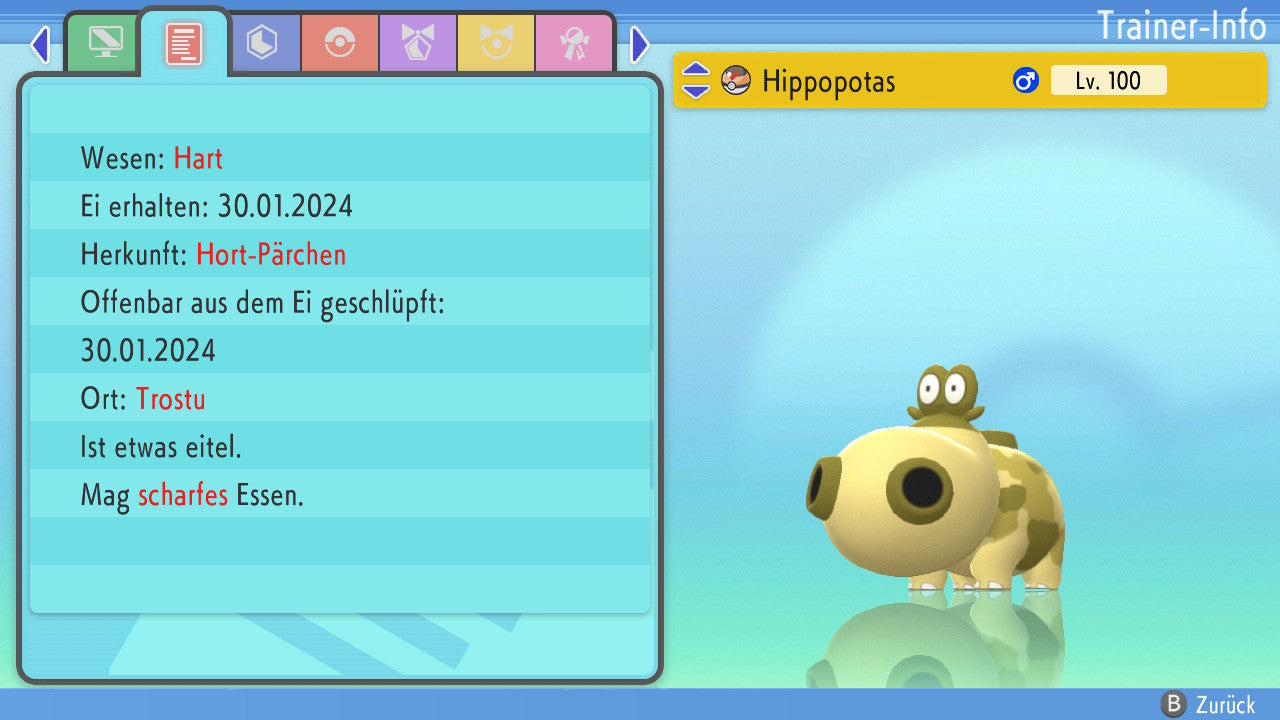Open the purple bow and pentagon tab
1280x720 pixels.
pos(418,44)
